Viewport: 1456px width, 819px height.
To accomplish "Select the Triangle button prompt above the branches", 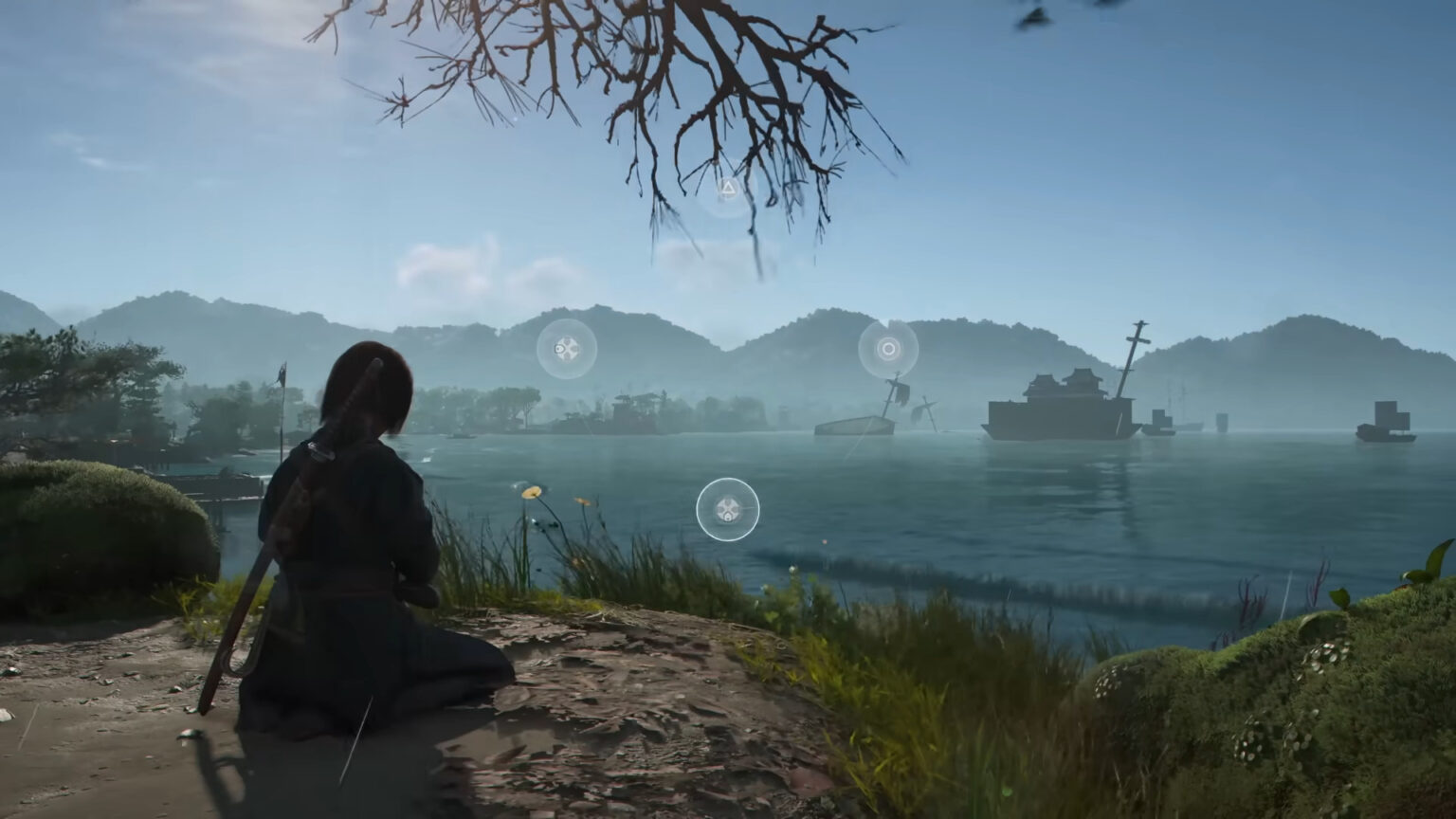I will tap(726, 187).
